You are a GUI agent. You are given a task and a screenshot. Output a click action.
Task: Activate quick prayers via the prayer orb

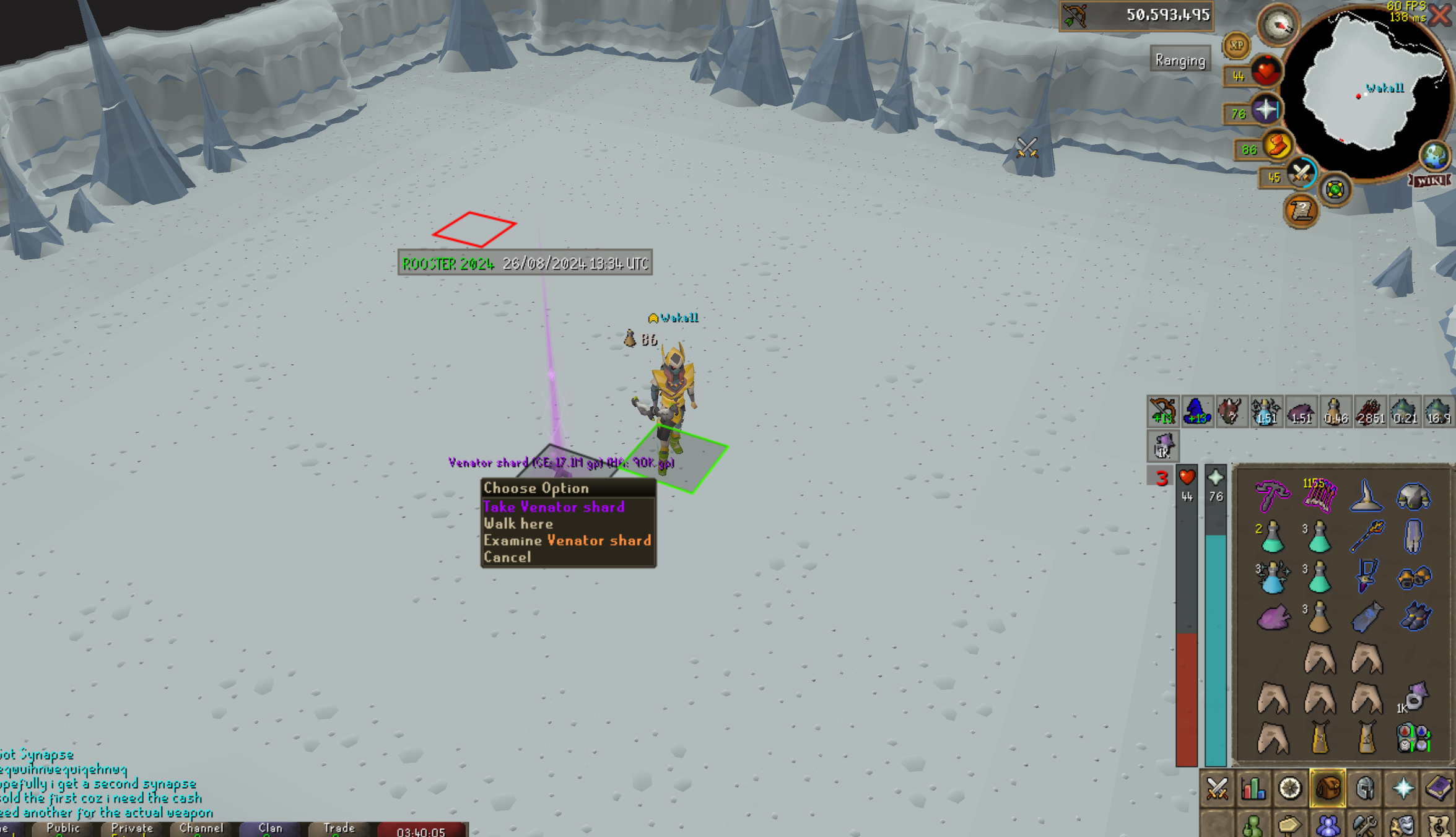1265,110
